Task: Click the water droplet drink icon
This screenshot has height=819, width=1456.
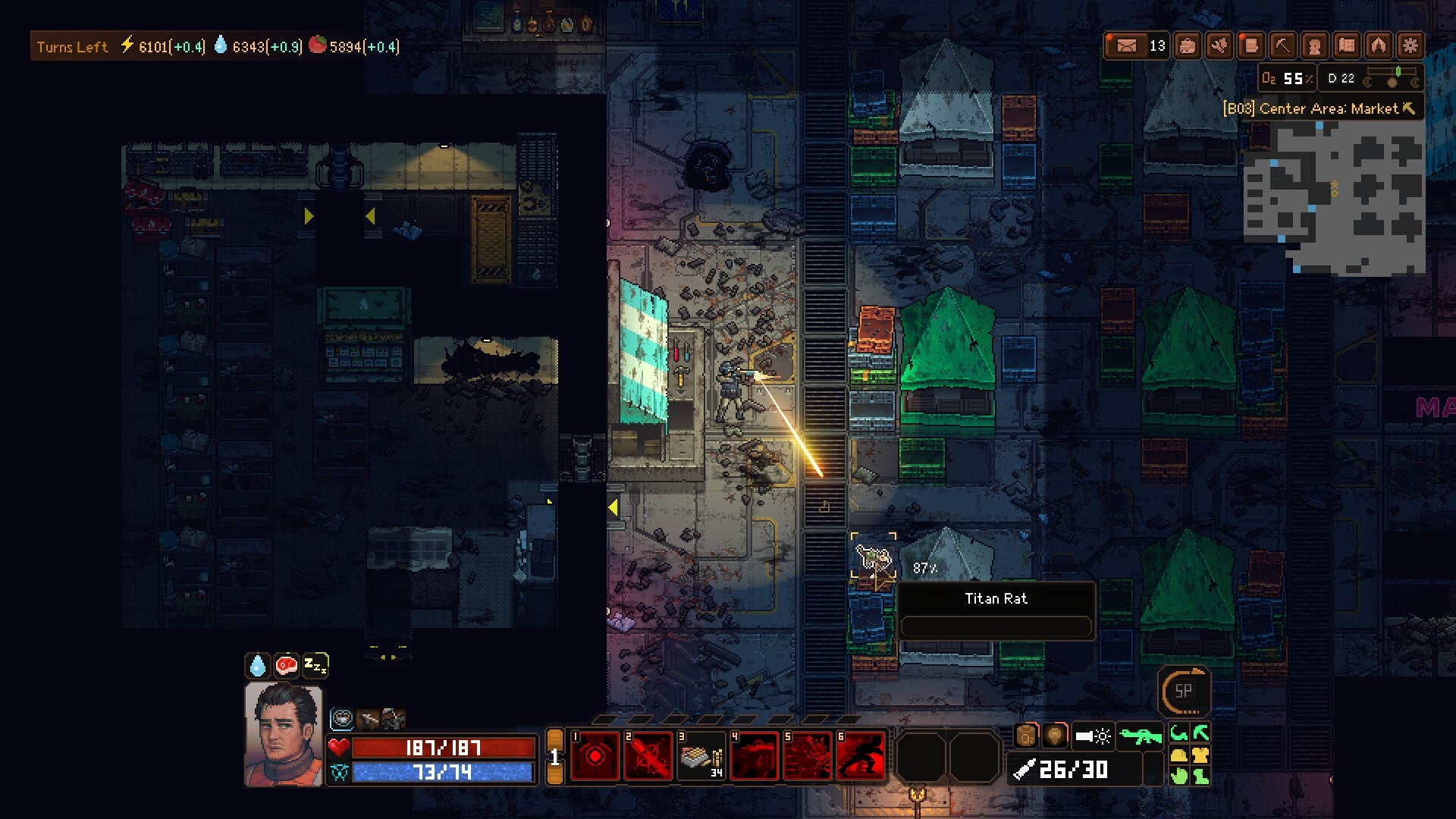Action: 258,665
